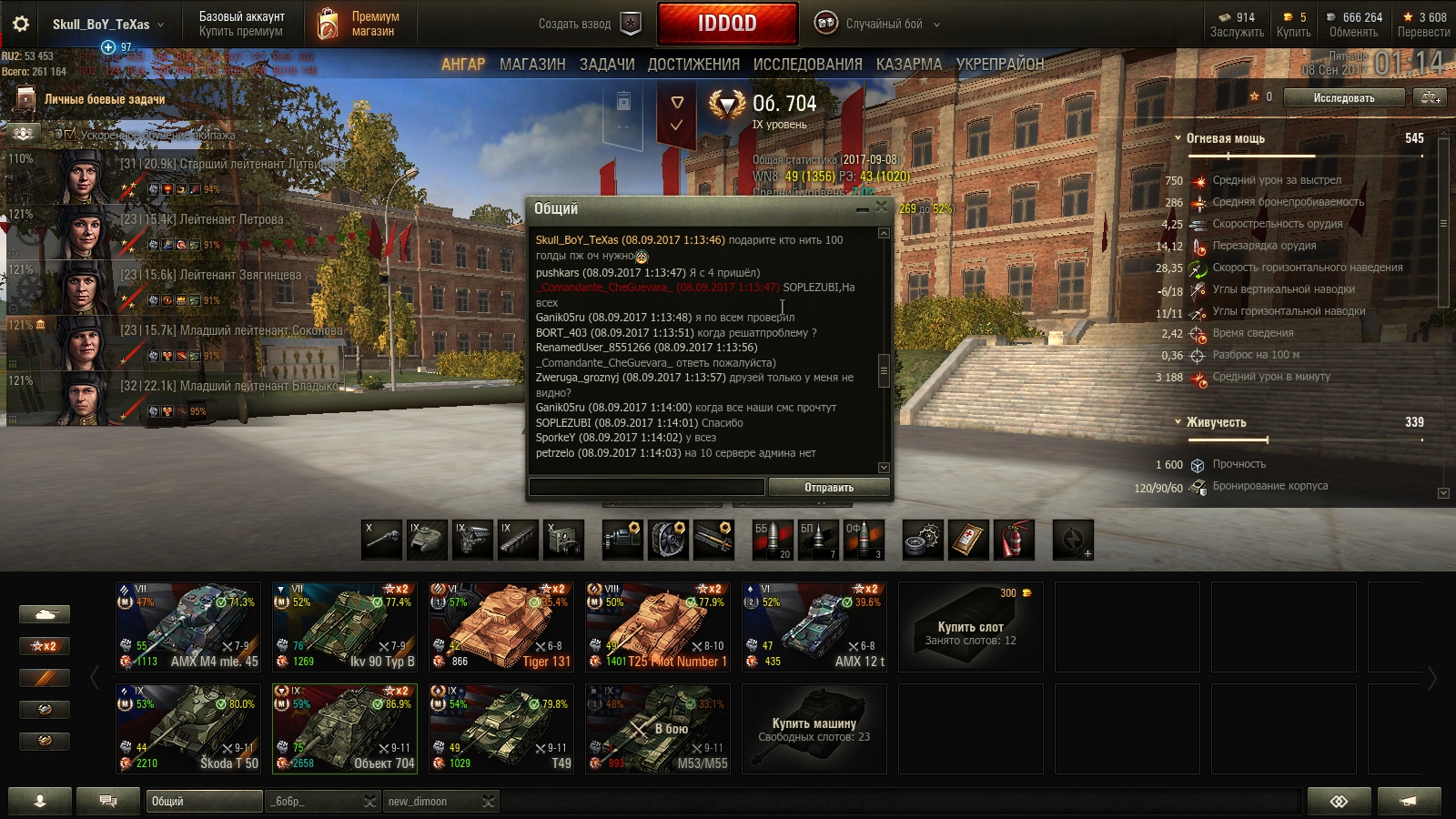The height and width of the screenshot is (819, 1456).
Task: Click the chat message input field
Action: 647,488
